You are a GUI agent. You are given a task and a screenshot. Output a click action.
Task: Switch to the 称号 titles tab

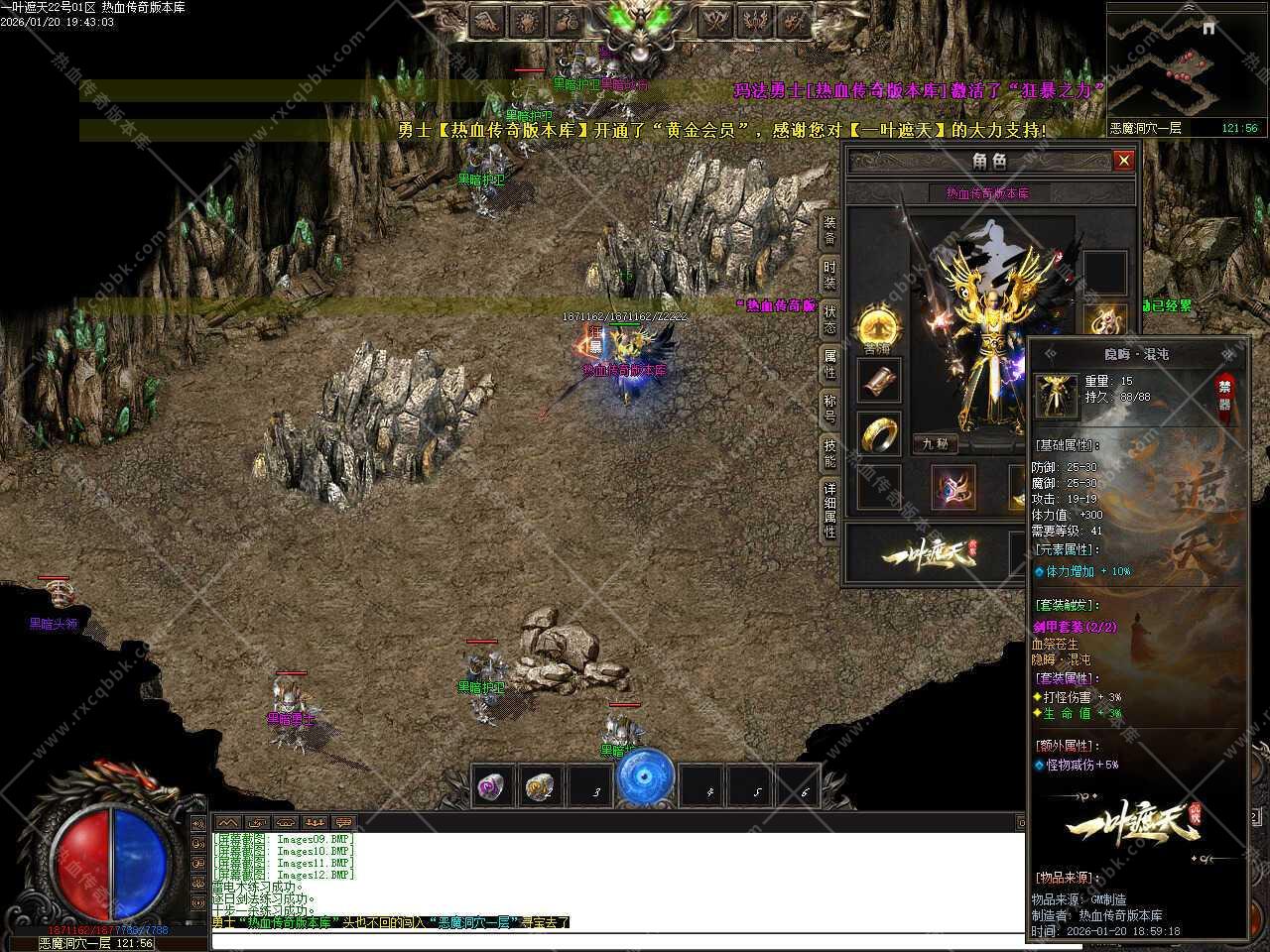(829, 409)
